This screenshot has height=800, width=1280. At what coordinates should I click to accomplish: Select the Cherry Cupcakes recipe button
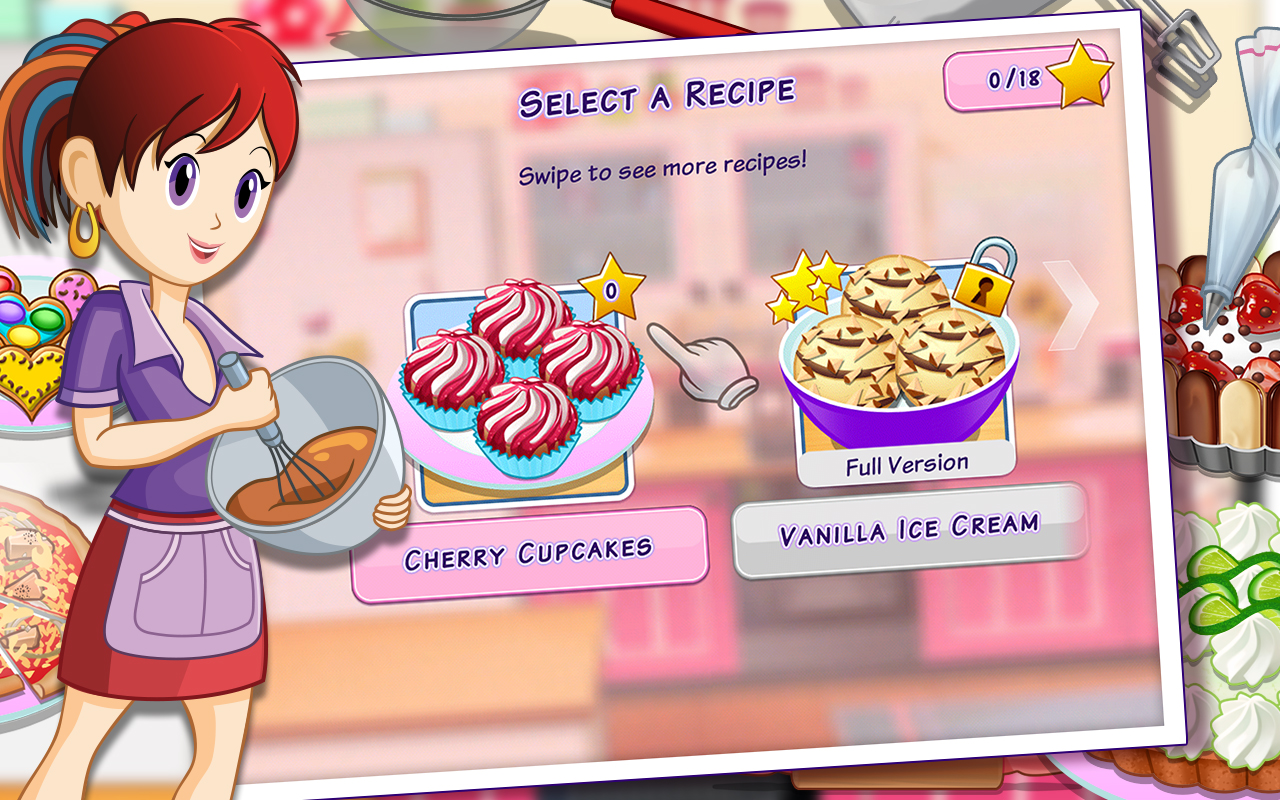click(528, 555)
